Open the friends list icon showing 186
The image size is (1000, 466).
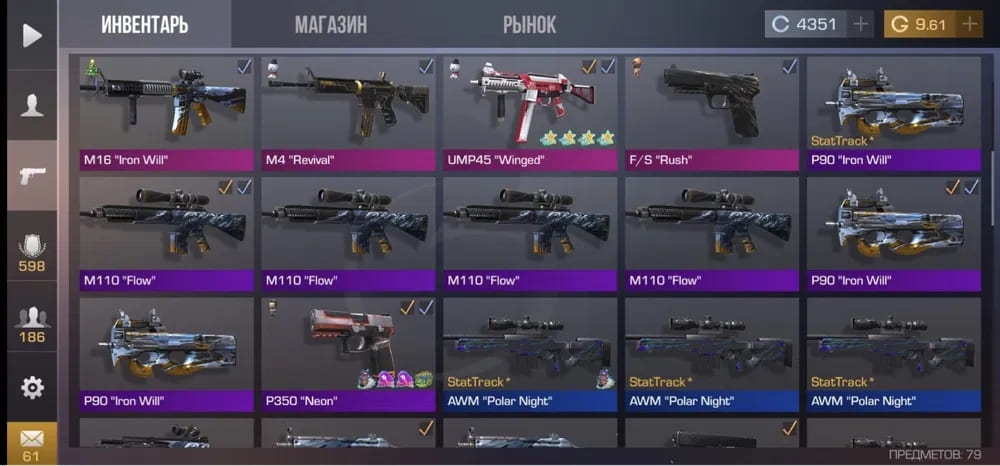pyautogui.click(x=32, y=325)
